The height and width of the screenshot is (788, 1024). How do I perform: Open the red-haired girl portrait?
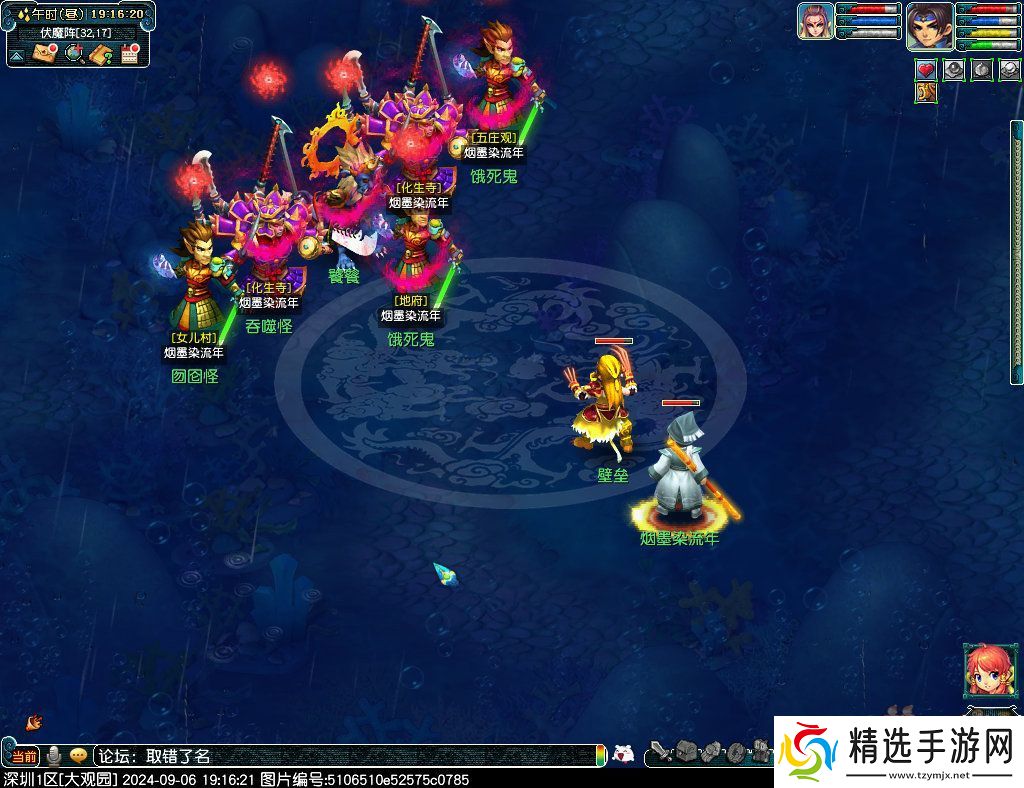(984, 670)
